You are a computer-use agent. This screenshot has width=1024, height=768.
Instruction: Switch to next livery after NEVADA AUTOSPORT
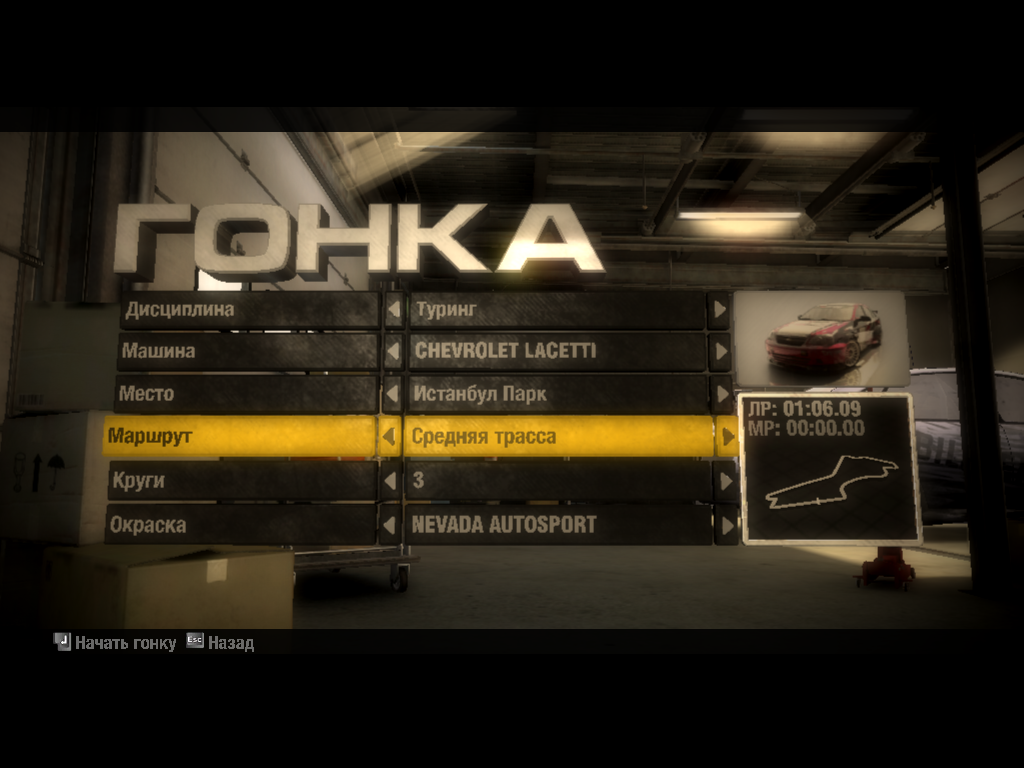coord(727,524)
